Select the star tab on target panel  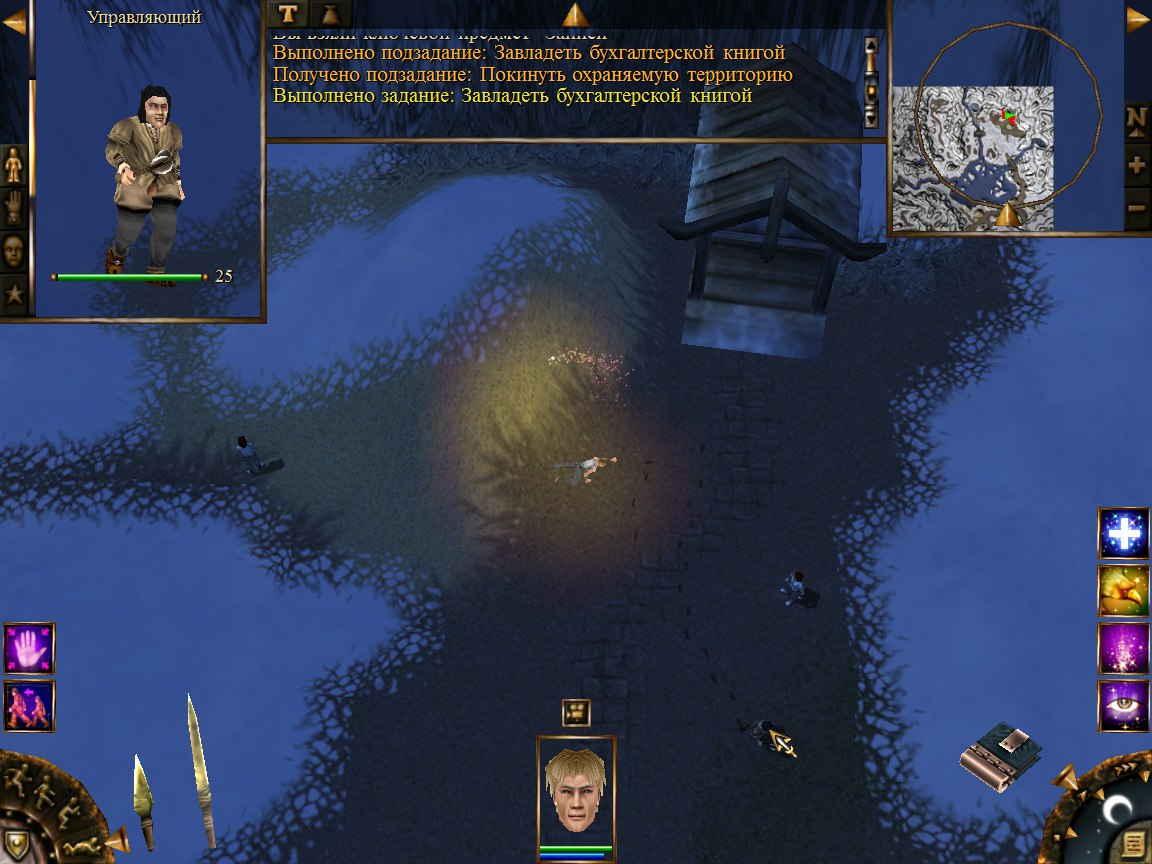(14, 295)
